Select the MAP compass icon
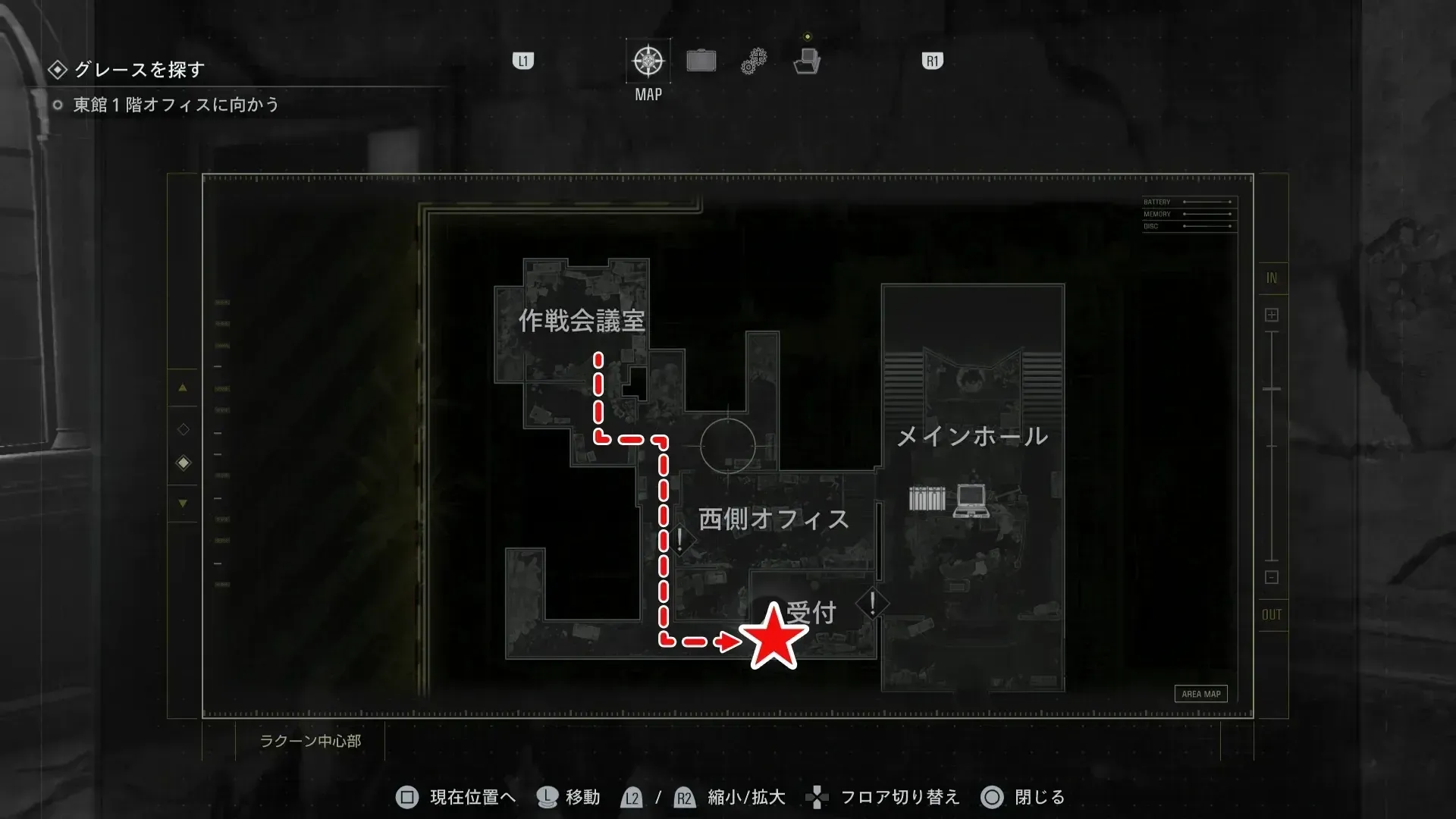The width and height of the screenshot is (1456, 819). pyautogui.click(x=648, y=61)
